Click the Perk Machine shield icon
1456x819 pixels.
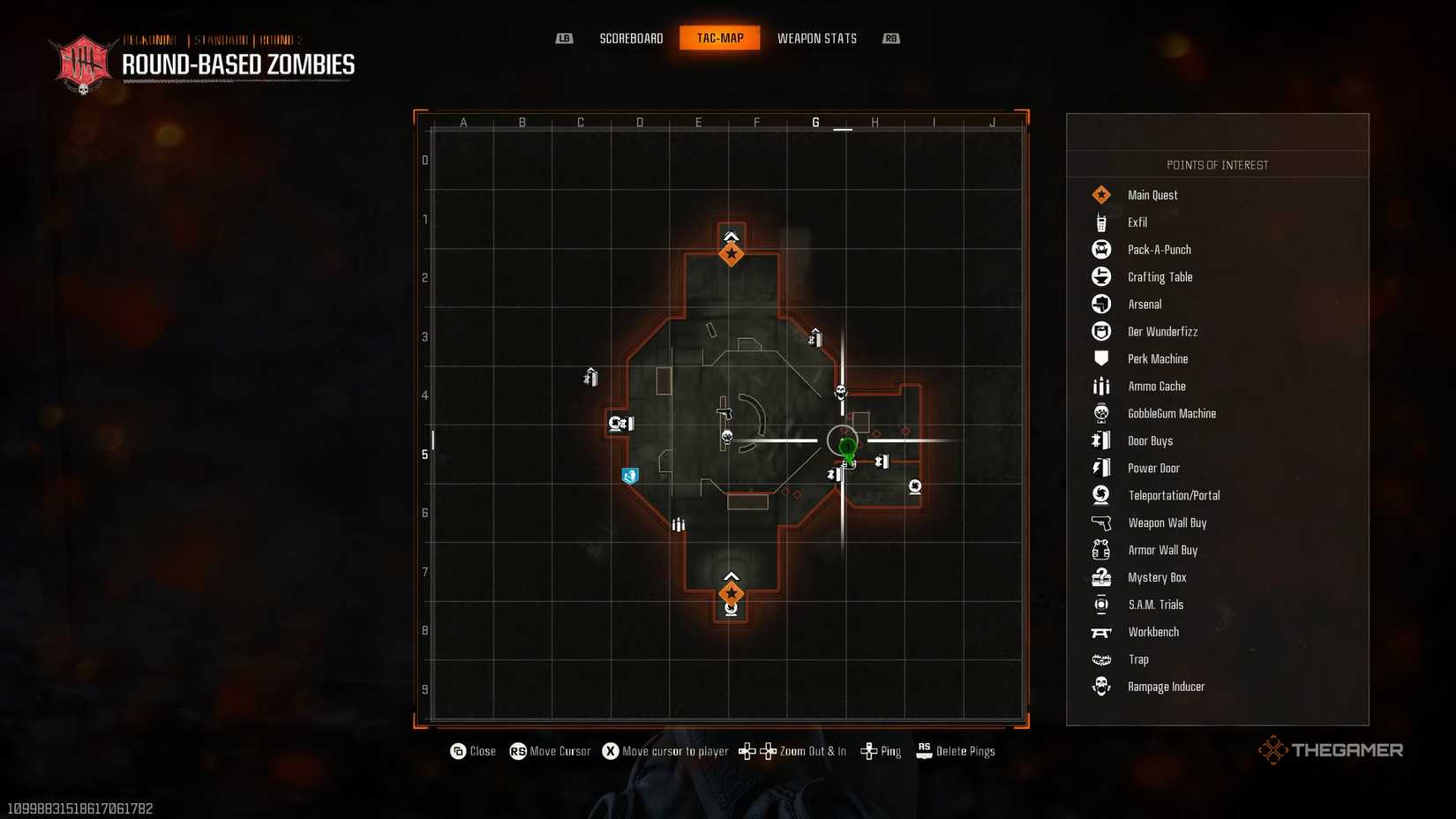point(1101,358)
